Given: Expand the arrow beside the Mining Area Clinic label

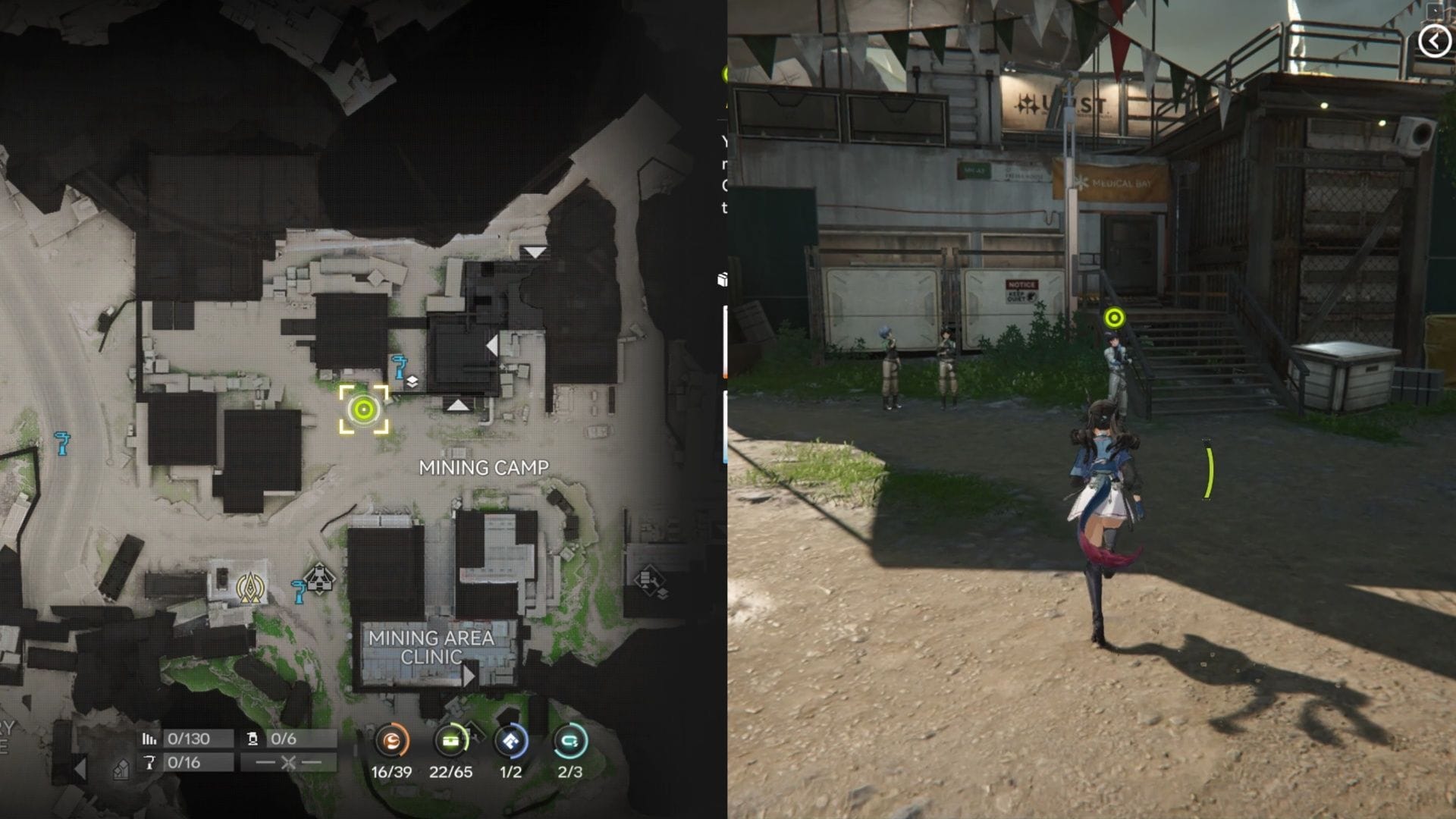Looking at the screenshot, I should tap(470, 676).
